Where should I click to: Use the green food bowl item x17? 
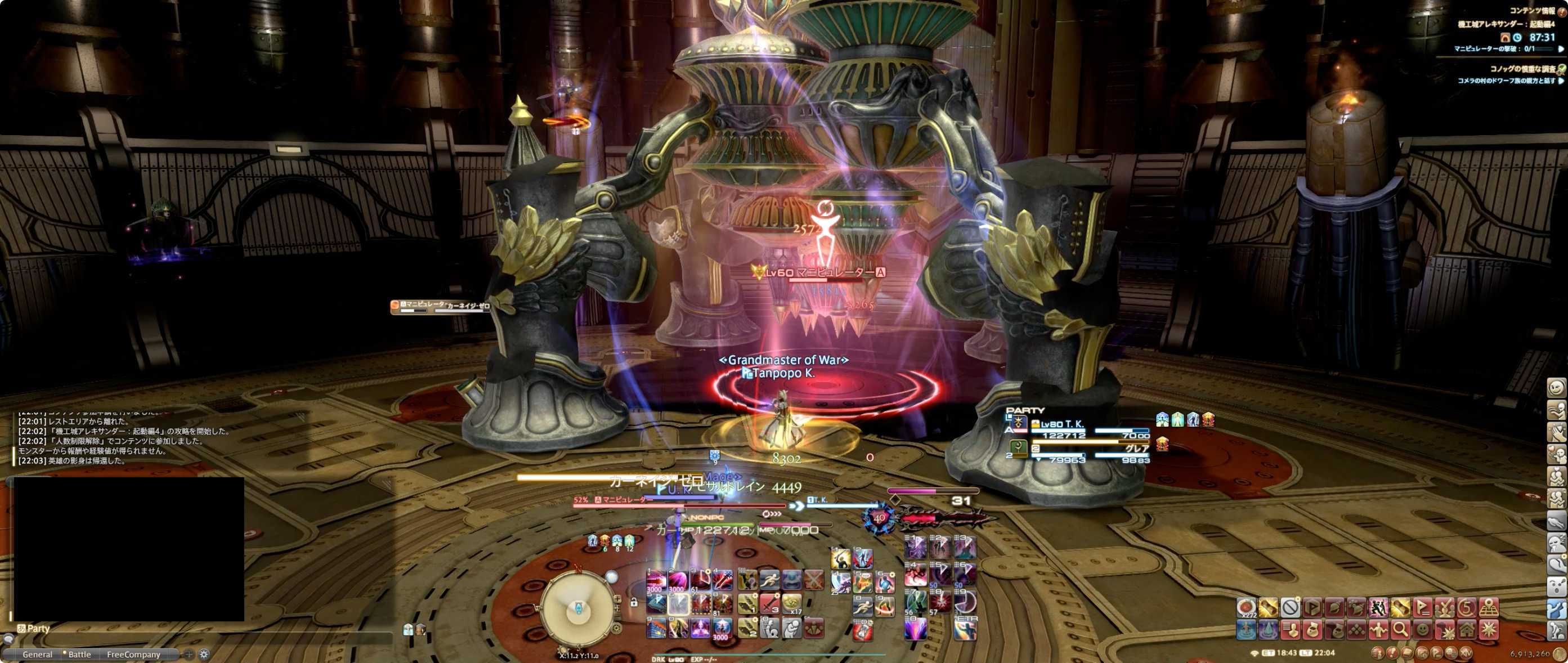tap(791, 604)
